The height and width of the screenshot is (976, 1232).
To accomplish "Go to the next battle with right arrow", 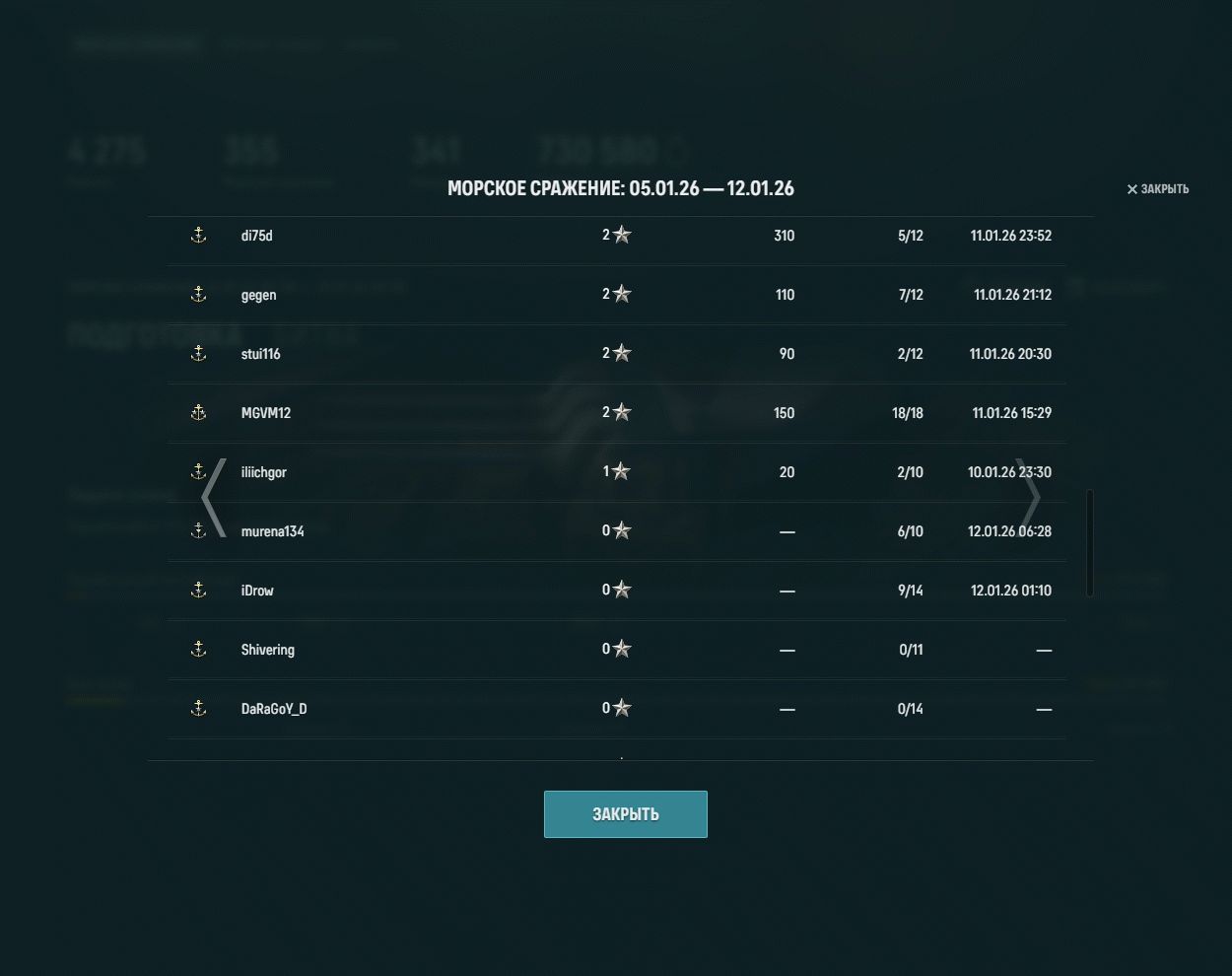I will [1030, 498].
